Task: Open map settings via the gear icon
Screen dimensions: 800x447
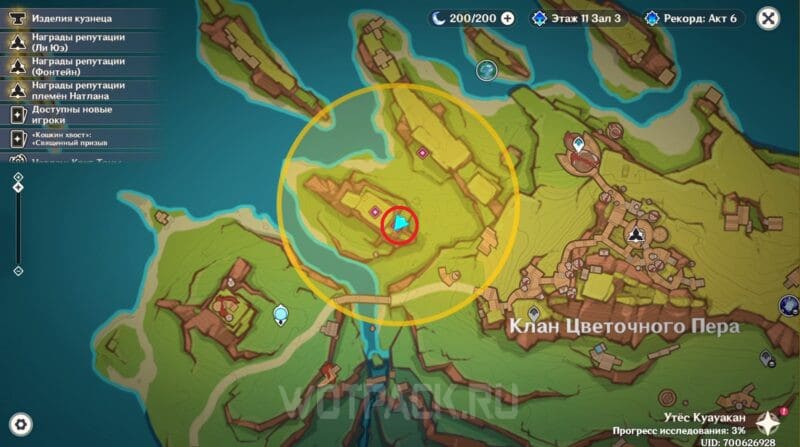Action: tap(20, 423)
